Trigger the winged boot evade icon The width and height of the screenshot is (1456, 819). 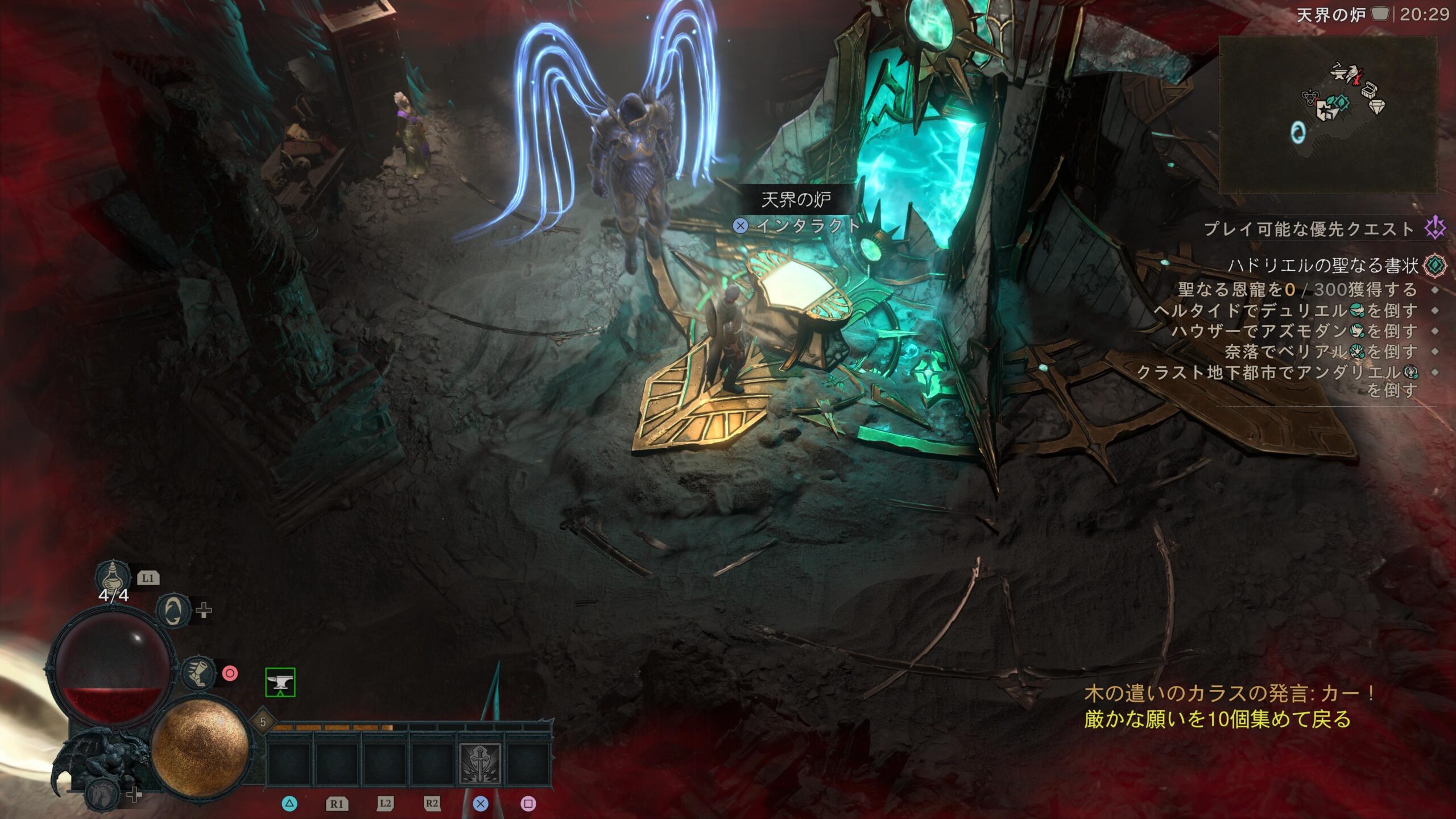point(198,673)
